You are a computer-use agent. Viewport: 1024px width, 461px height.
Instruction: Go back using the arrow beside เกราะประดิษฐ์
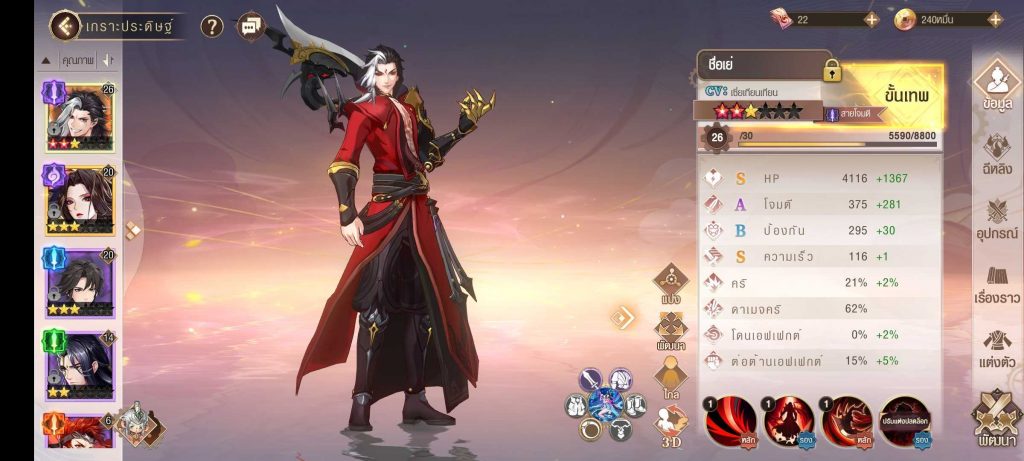point(66,26)
